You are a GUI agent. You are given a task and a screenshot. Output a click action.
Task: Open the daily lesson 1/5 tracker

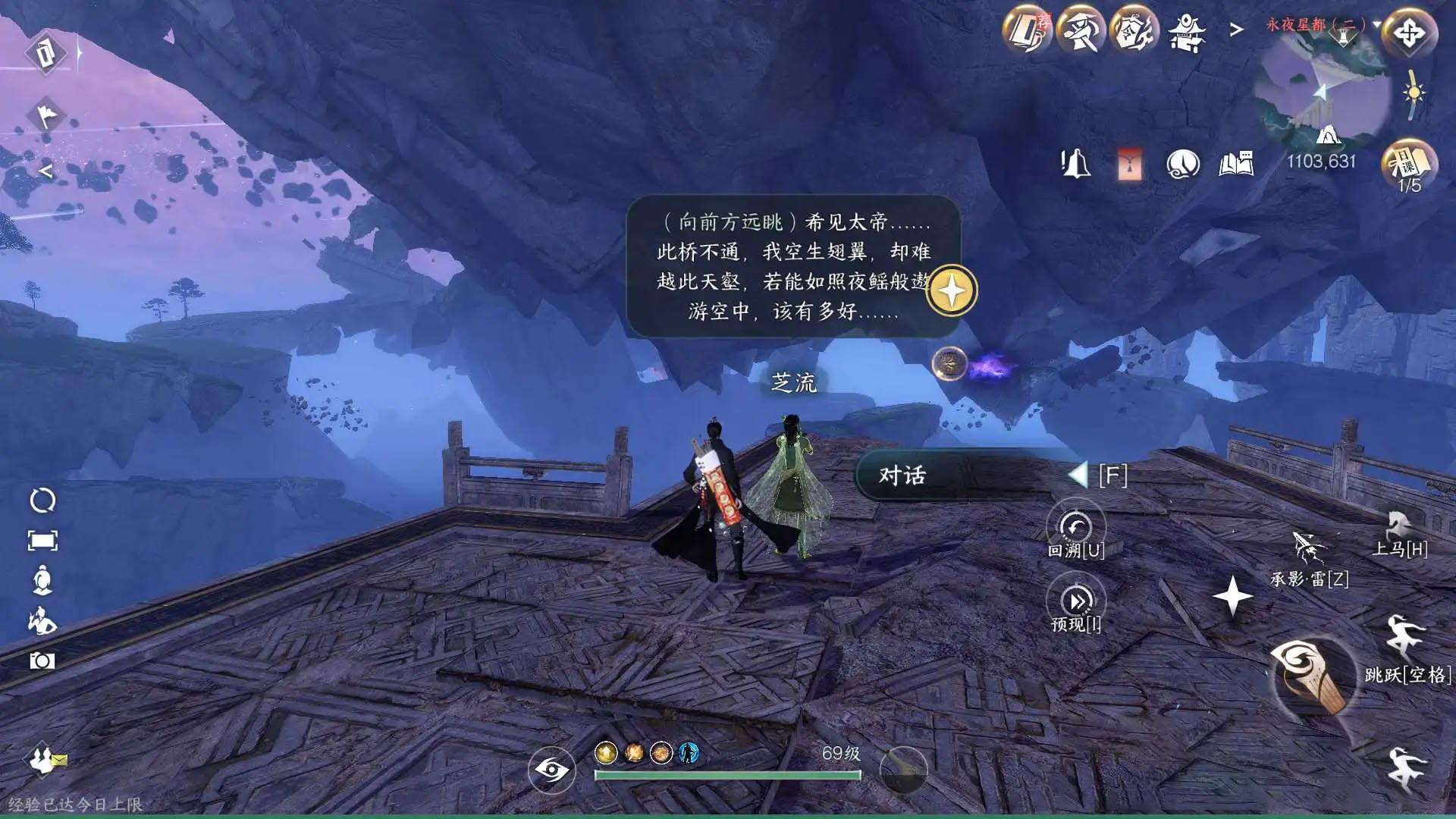pyautogui.click(x=1409, y=165)
